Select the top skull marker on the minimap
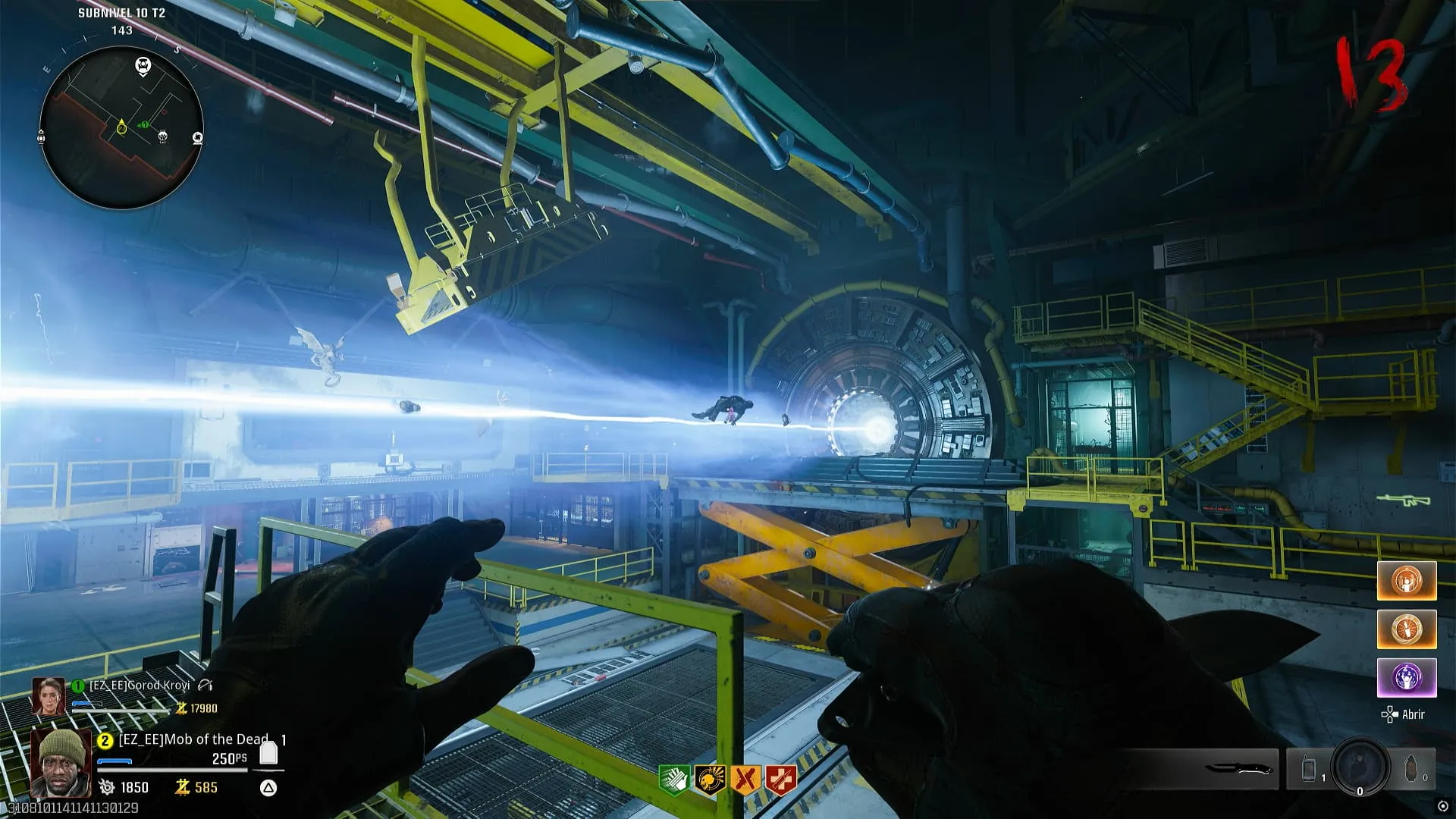This screenshot has height=819, width=1456. coord(143,66)
